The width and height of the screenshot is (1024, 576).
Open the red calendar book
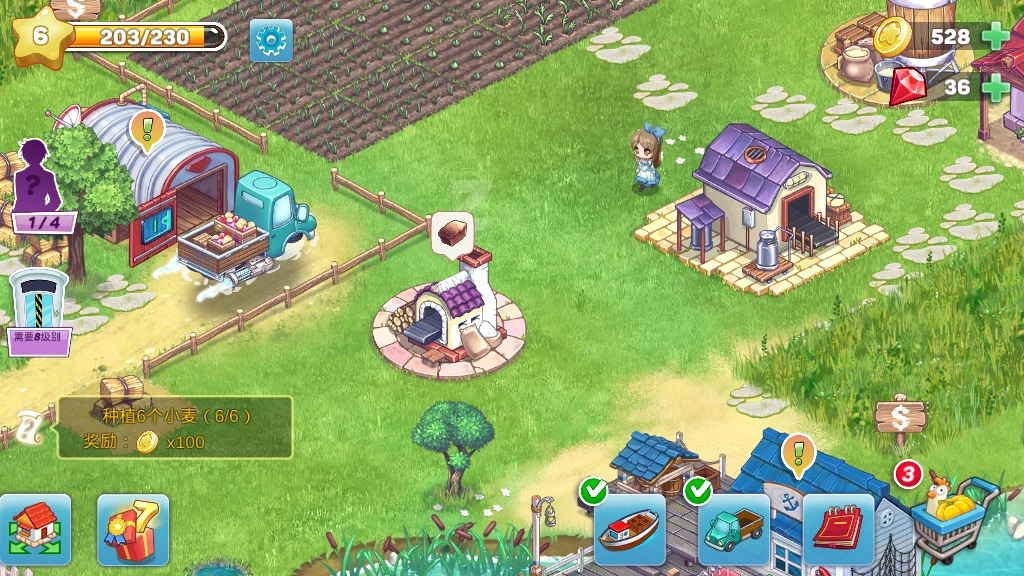[x=838, y=529]
